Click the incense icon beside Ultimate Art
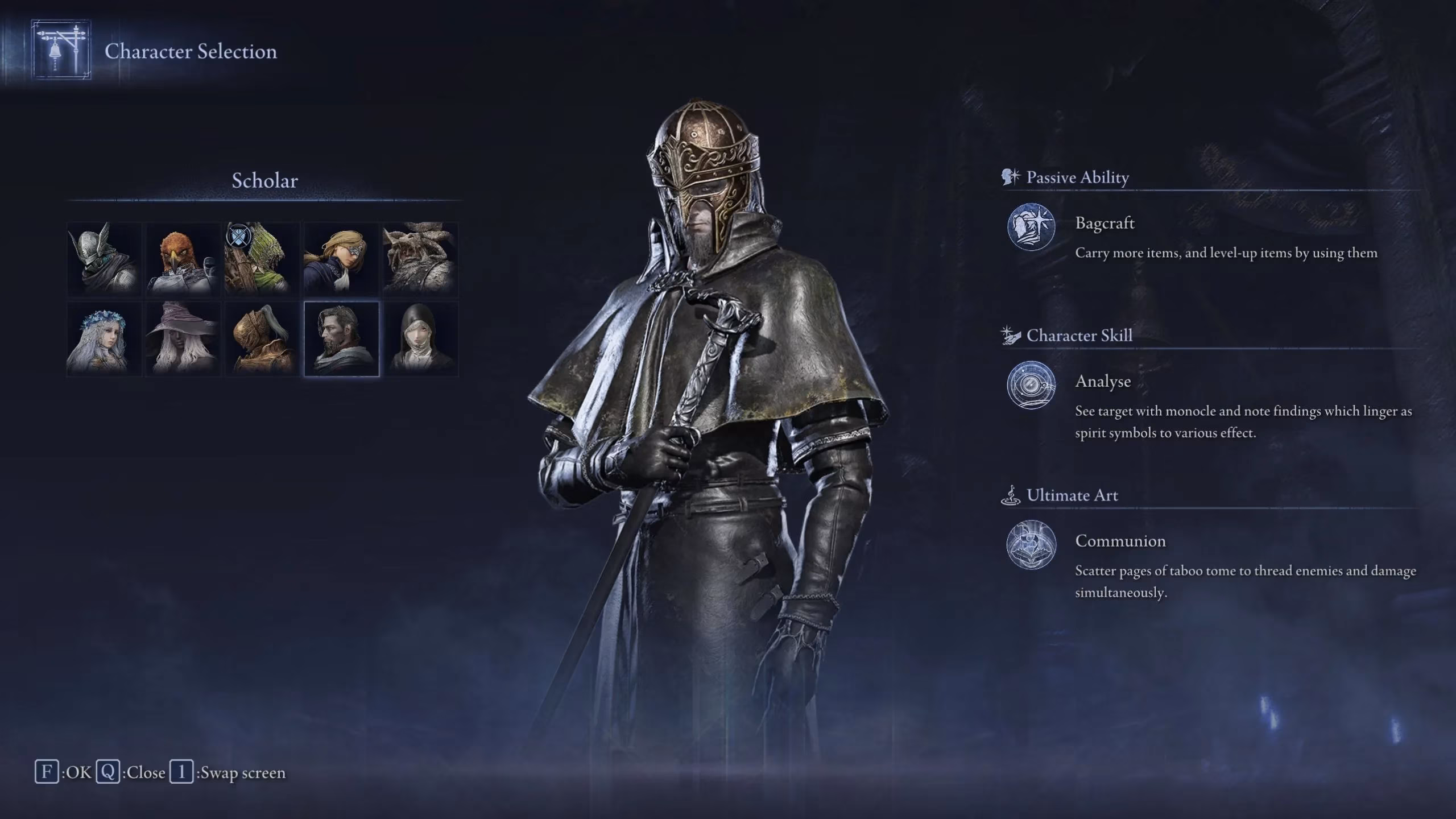1456x819 pixels. (x=1010, y=495)
